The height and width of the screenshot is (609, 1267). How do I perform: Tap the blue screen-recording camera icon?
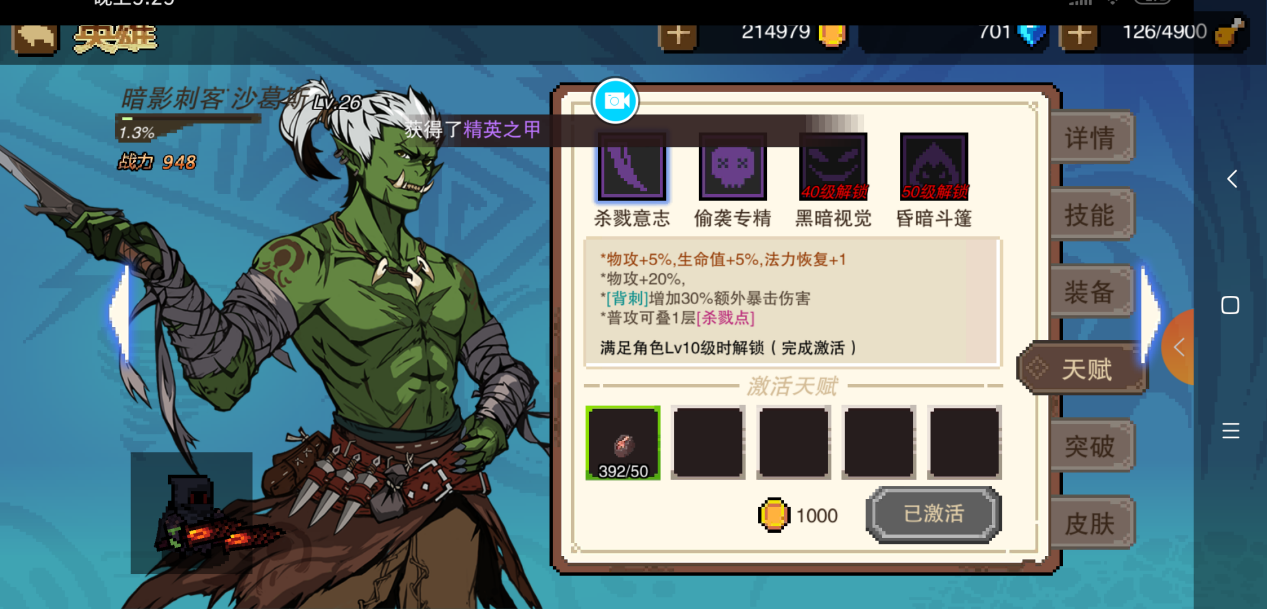click(616, 100)
